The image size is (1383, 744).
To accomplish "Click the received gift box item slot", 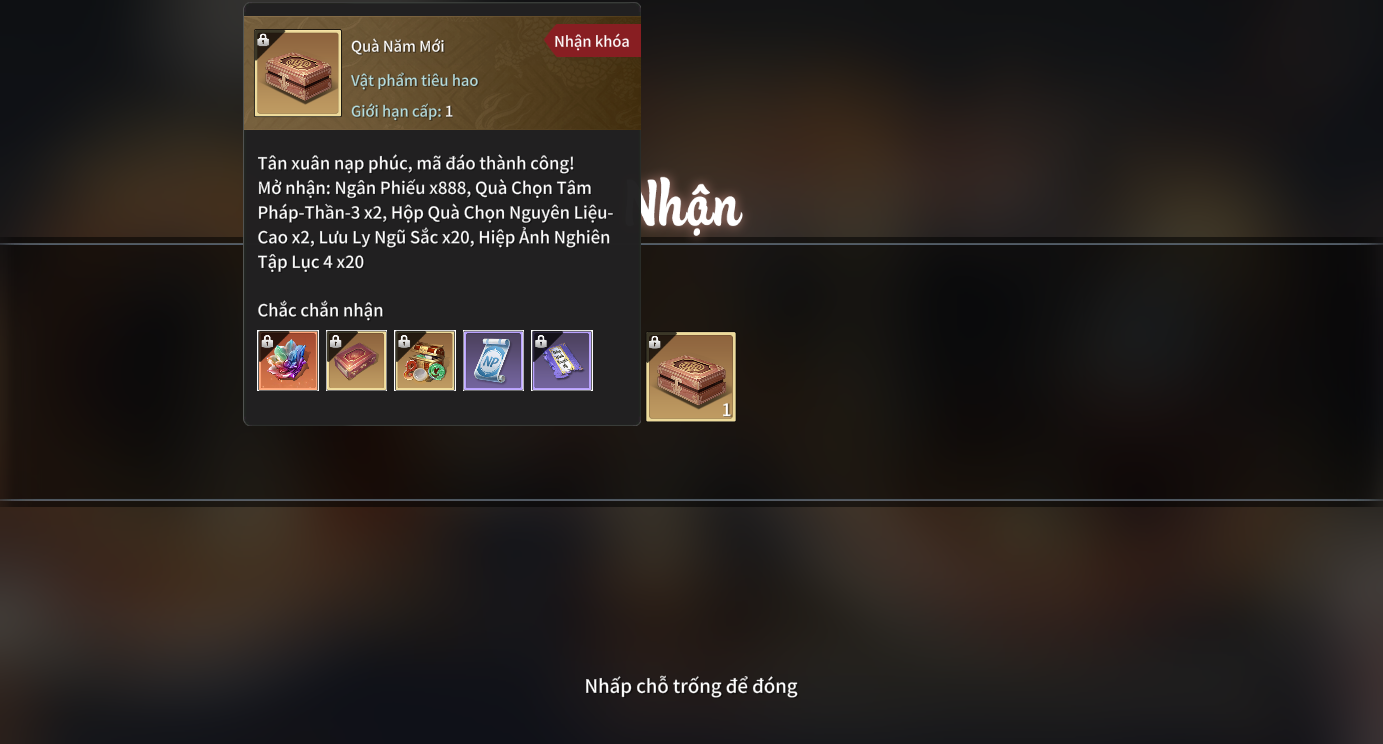I will (x=691, y=377).
